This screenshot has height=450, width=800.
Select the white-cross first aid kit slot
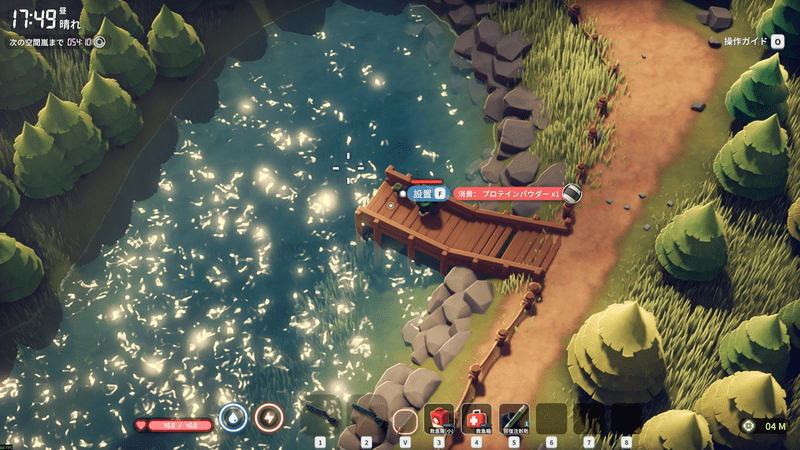pos(476,418)
